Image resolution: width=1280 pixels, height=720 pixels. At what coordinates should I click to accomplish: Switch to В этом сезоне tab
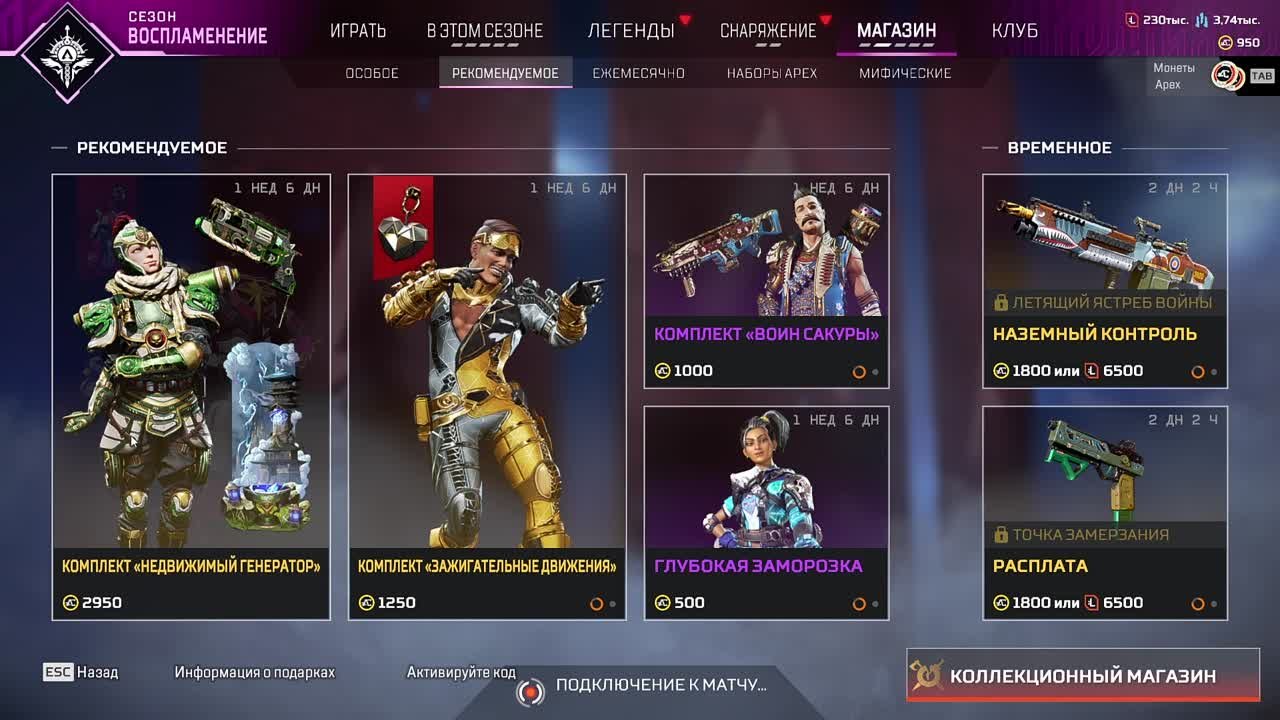(x=485, y=31)
